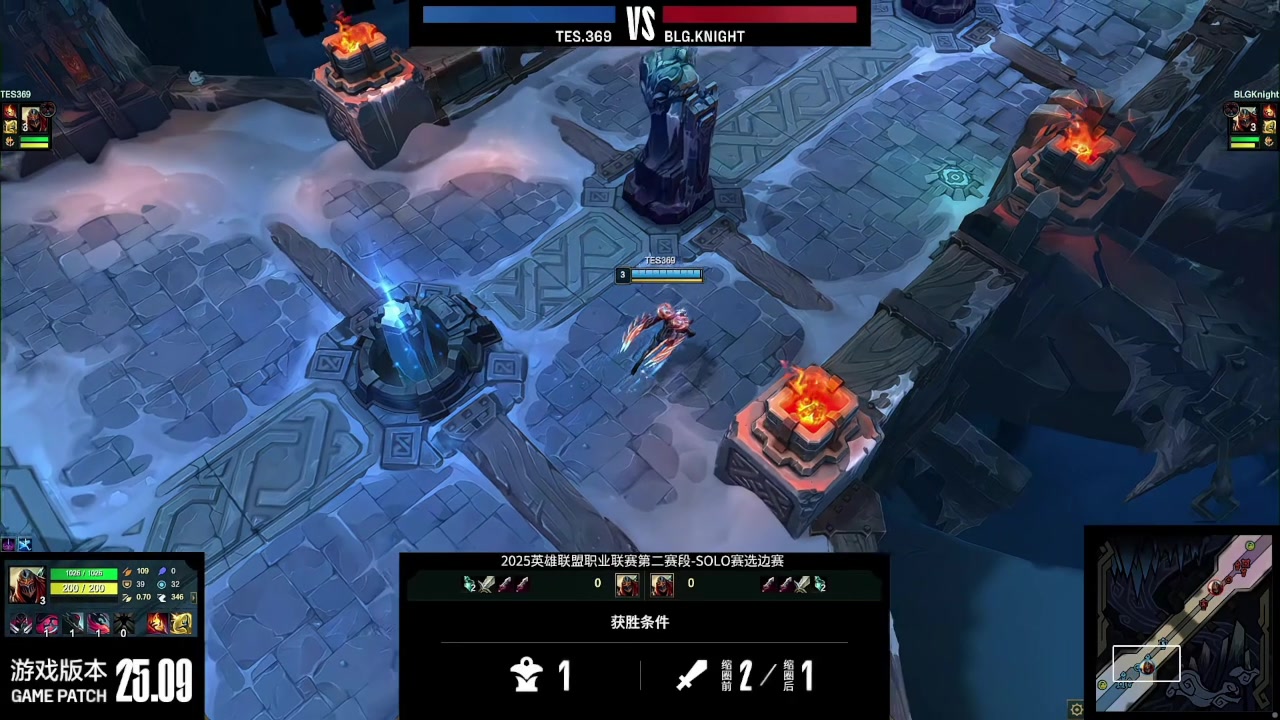1280x720 pixels.
Task: Open the settings gear beside the minimap
Action: point(1076,709)
